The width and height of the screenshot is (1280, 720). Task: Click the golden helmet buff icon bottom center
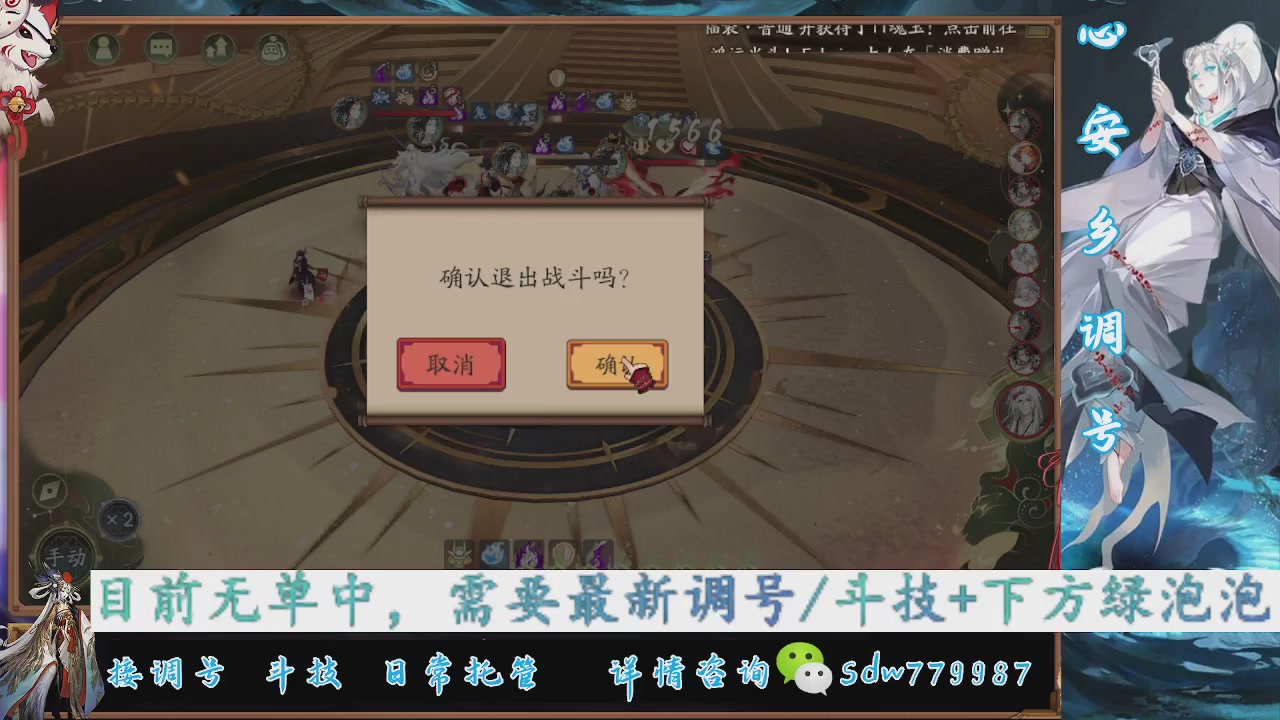458,553
